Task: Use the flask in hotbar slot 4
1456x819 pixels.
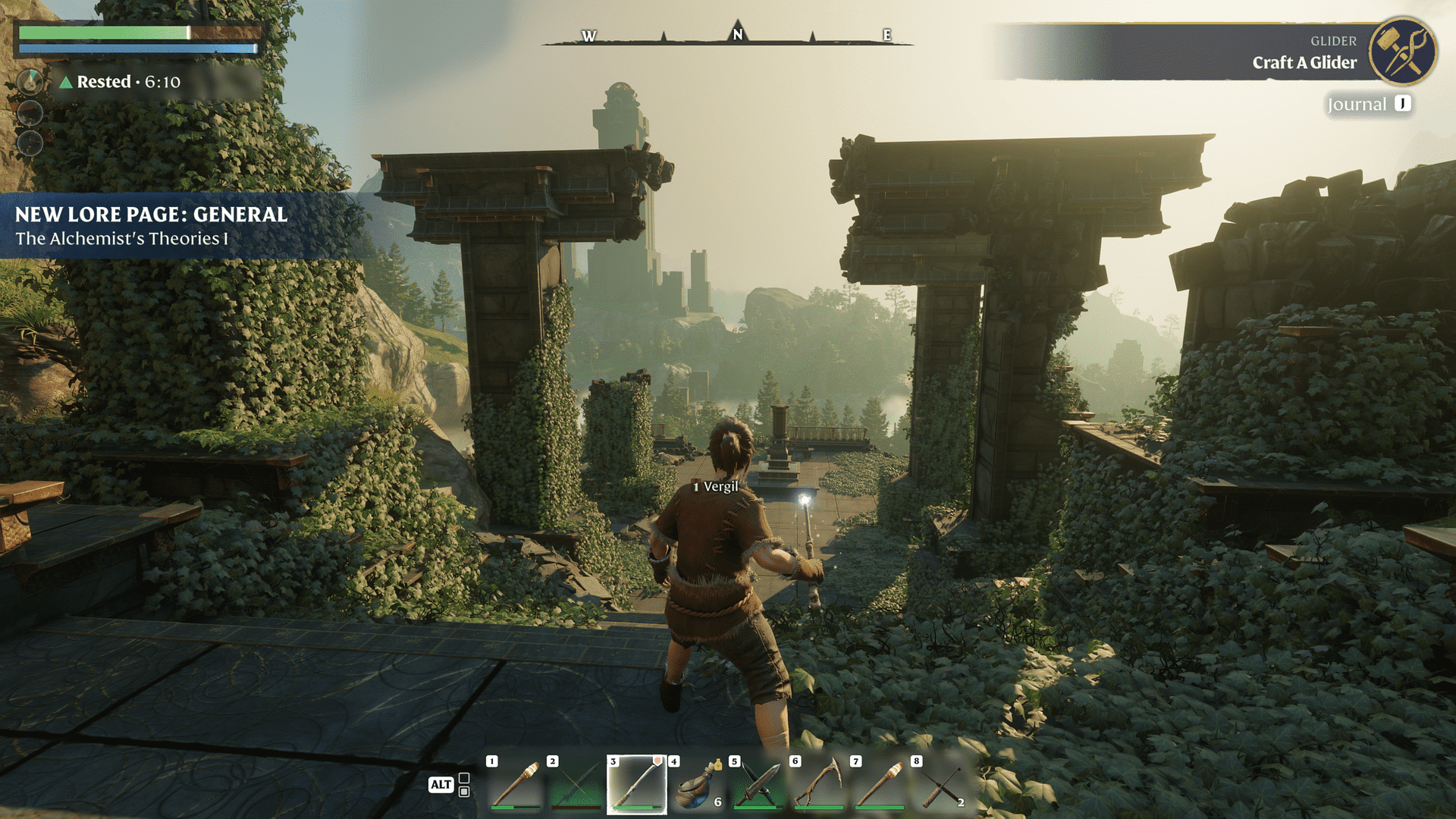Action: [697, 786]
